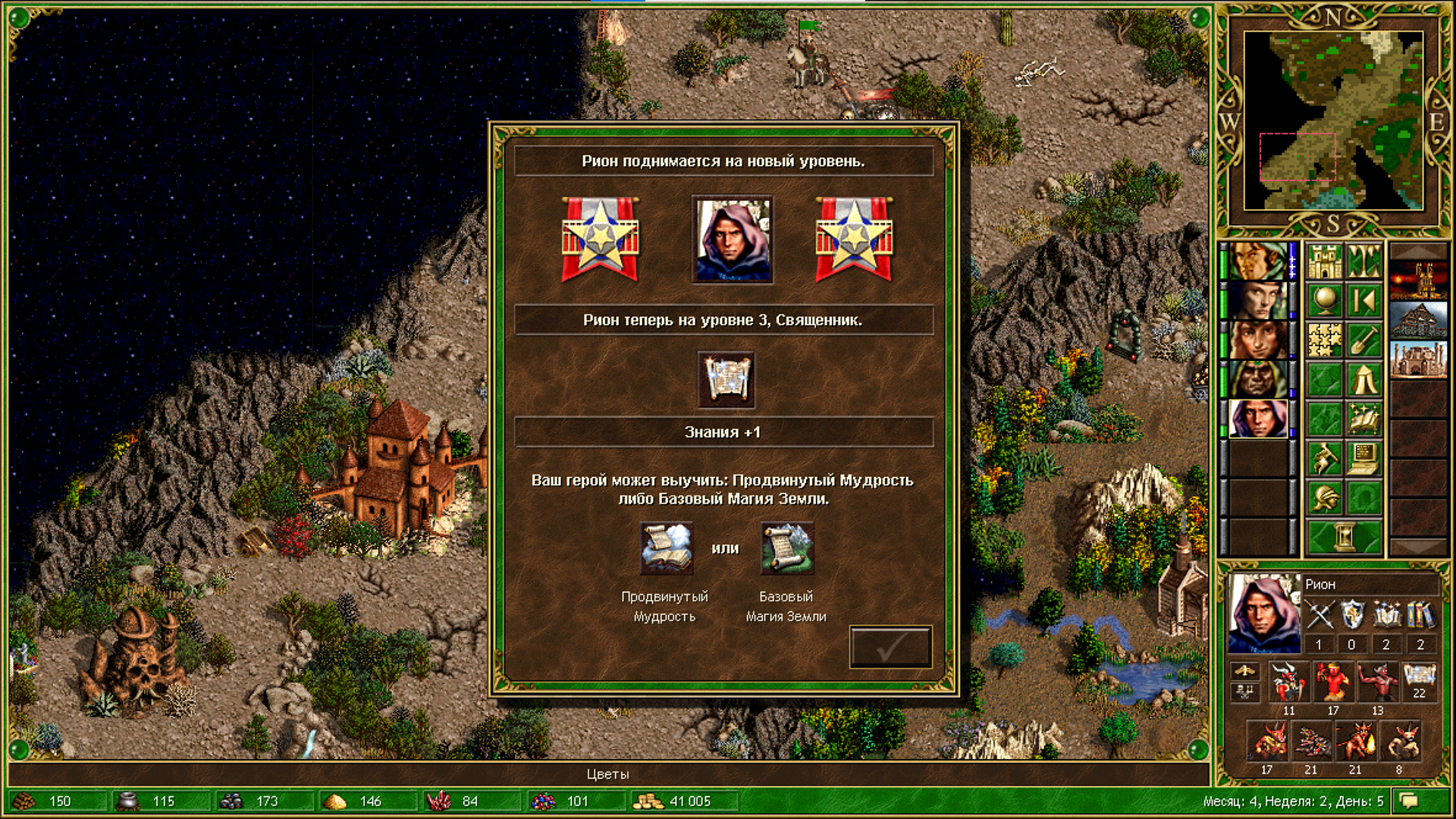Open the puzzle map button

[1324, 340]
